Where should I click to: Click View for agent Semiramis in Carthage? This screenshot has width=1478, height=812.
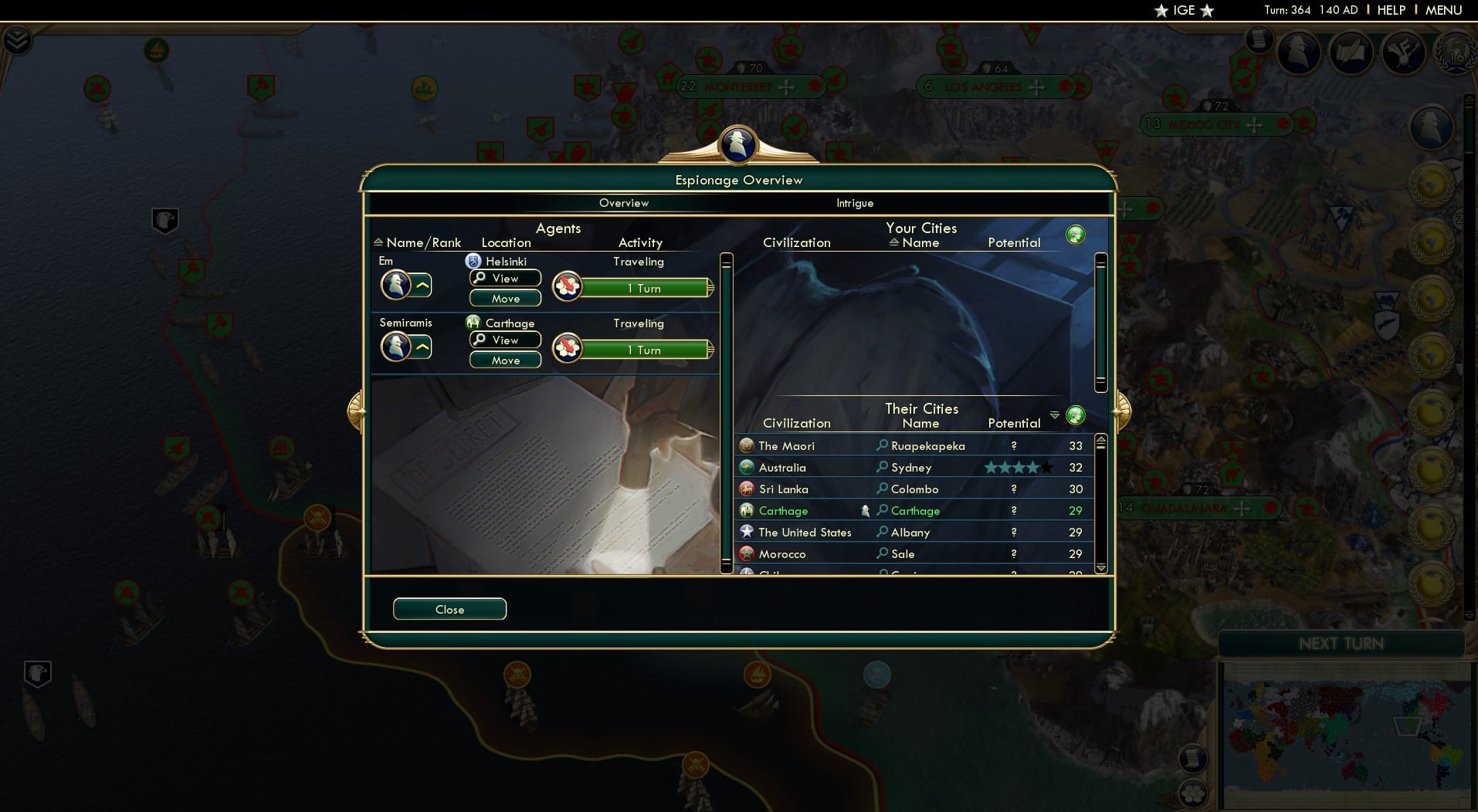(x=504, y=340)
